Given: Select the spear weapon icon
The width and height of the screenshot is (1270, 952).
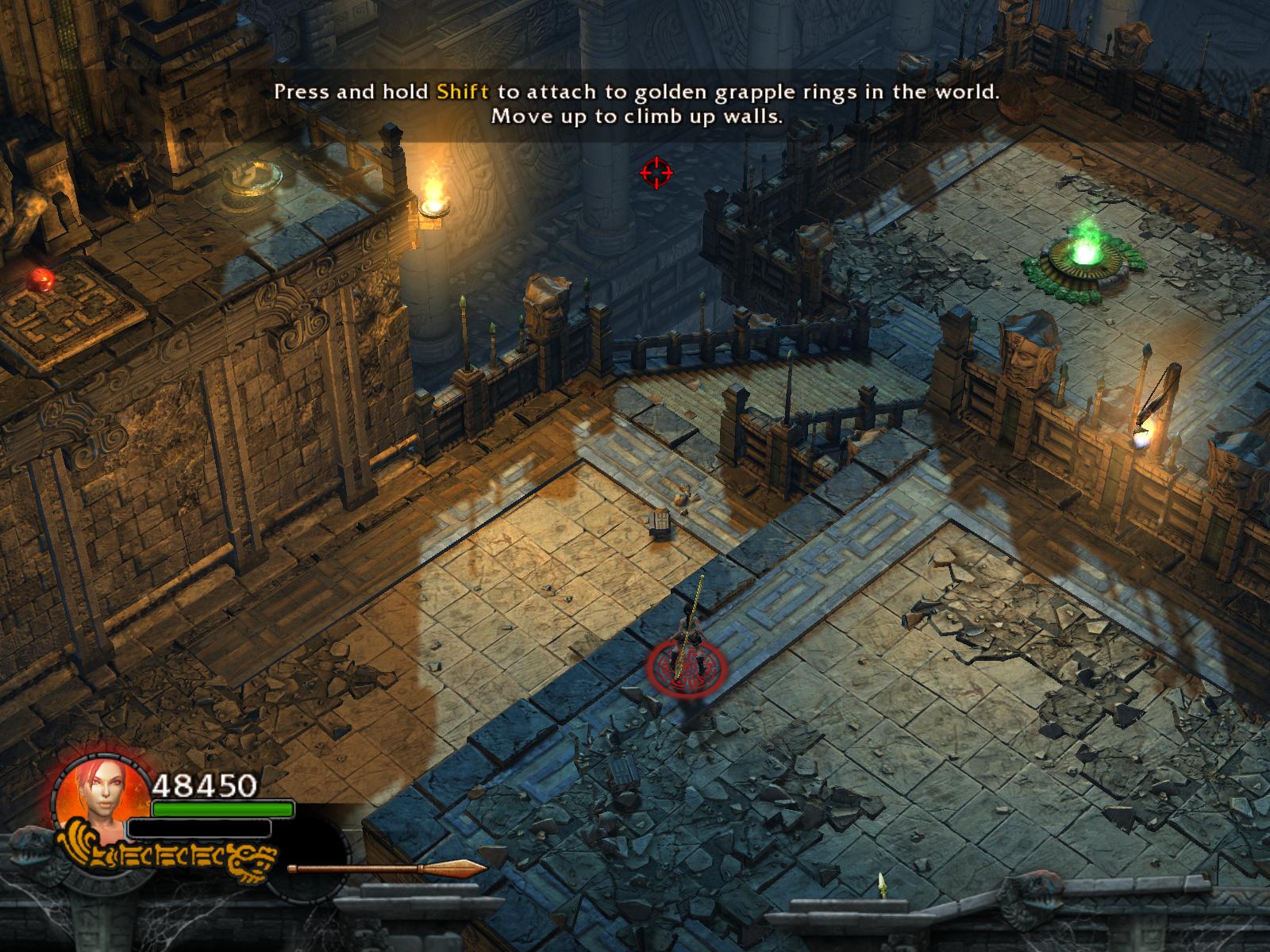Looking at the screenshot, I should (387, 869).
